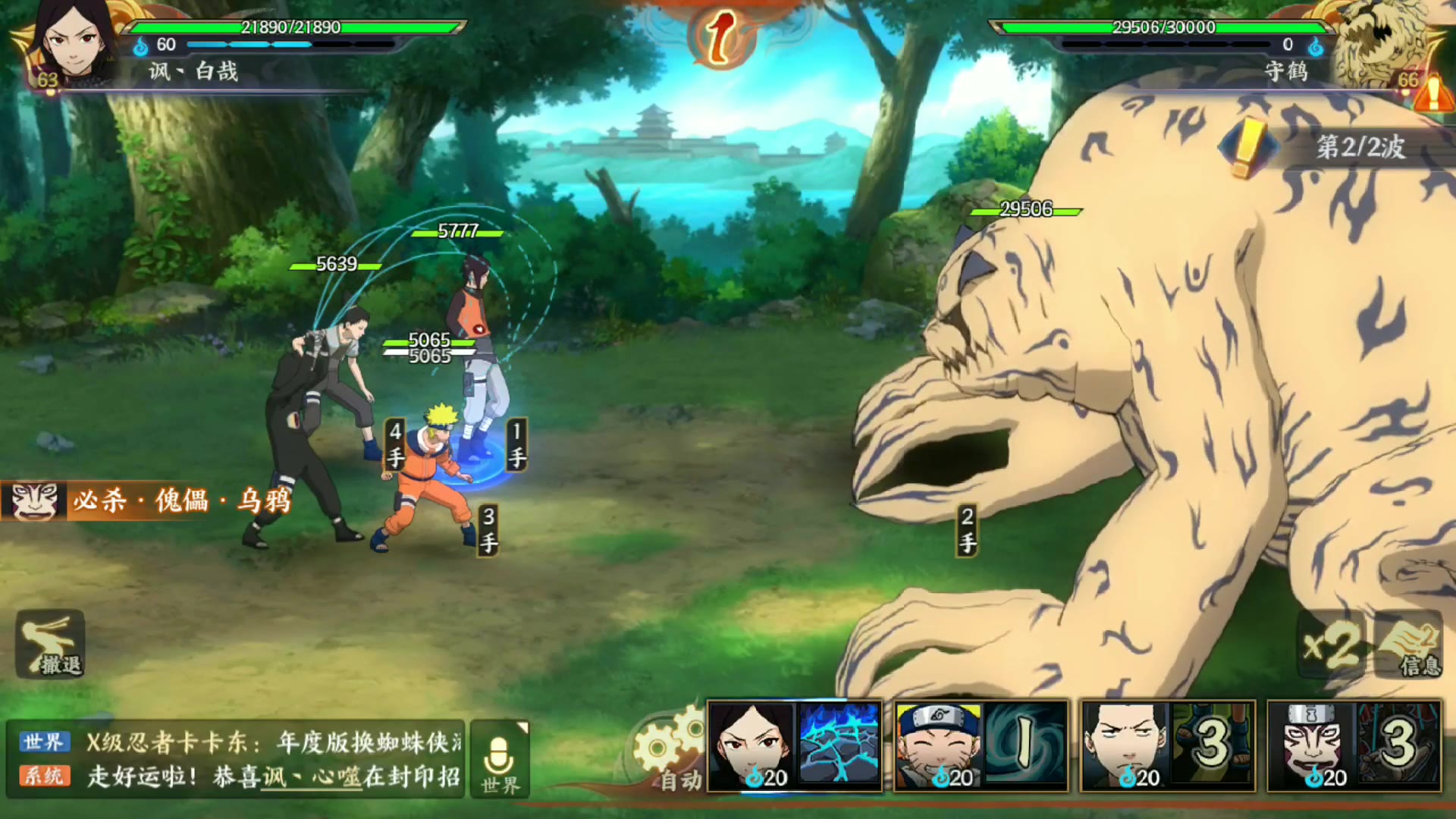
Task: Tap the retreat (撤退) button
Action: 50,645
